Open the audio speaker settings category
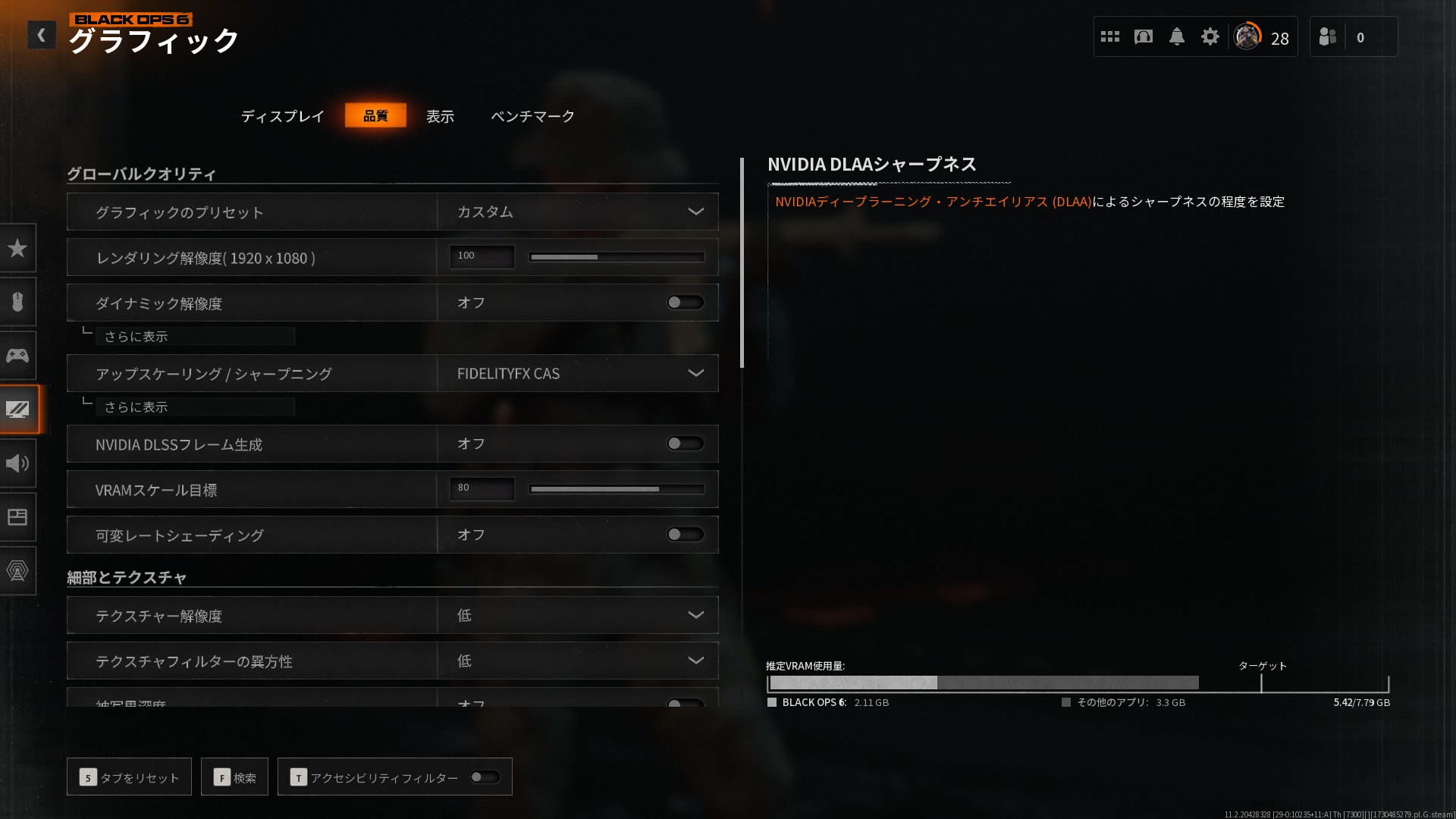 [x=19, y=463]
